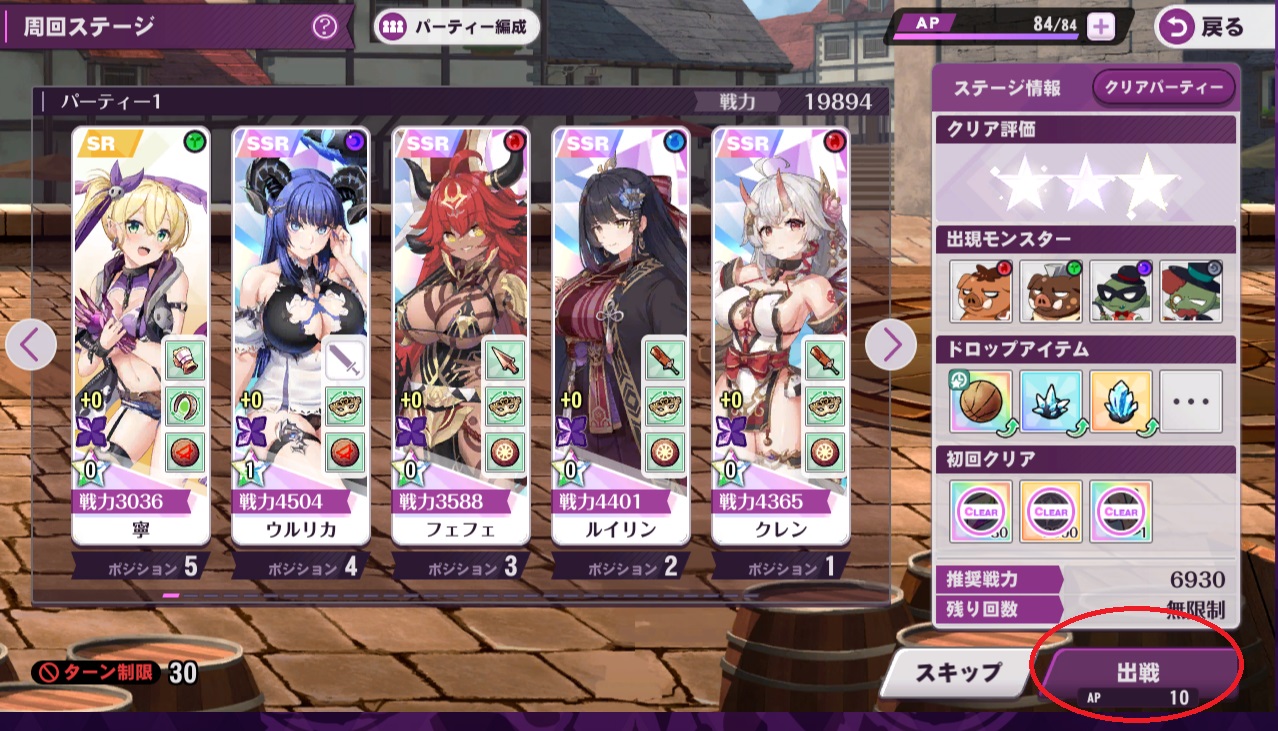The width and height of the screenshot is (1278, 731).
Task: Add AP with the plus button
Action: click(1101, 27)
